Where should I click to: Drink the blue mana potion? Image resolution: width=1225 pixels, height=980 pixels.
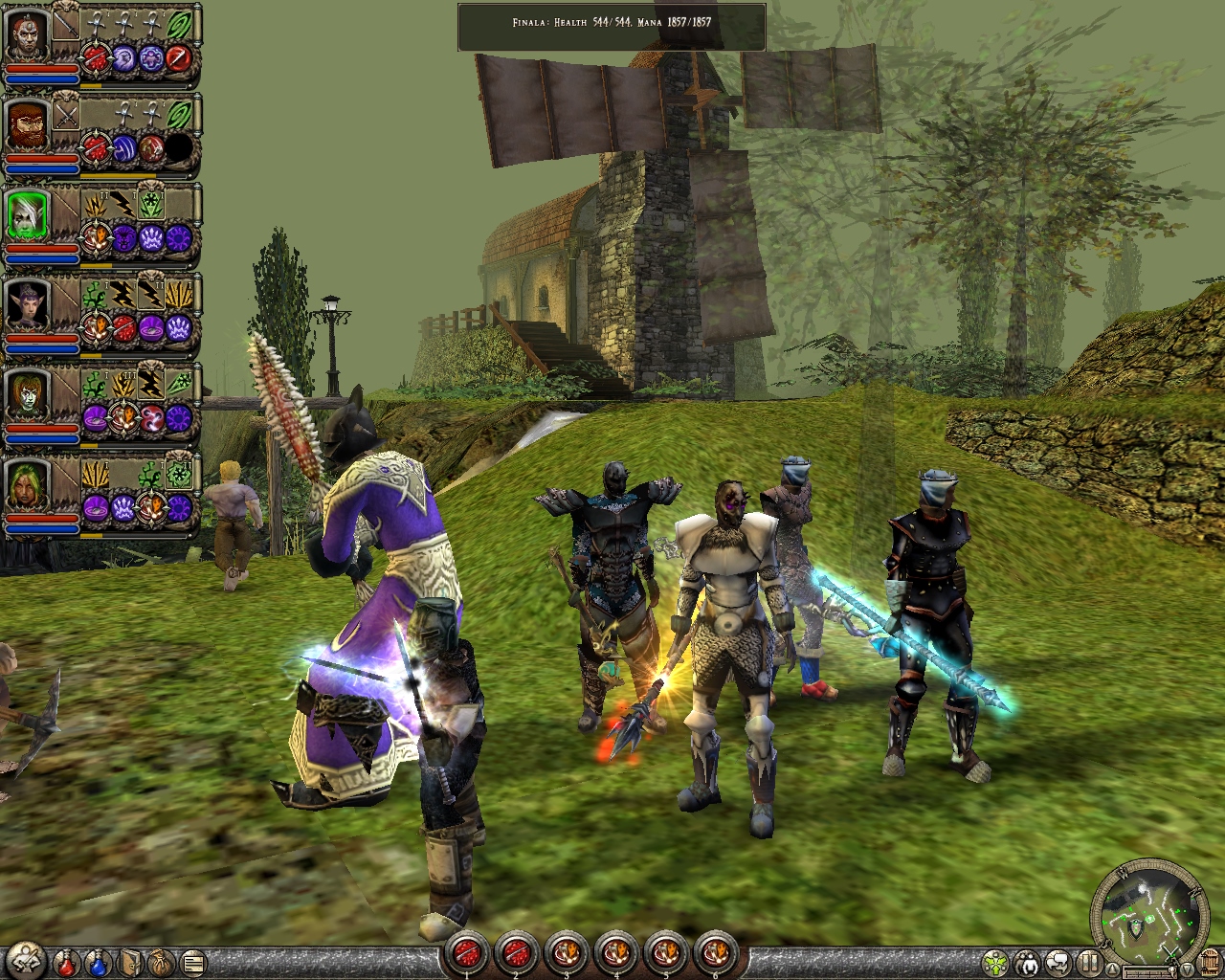tap(98, 961)
